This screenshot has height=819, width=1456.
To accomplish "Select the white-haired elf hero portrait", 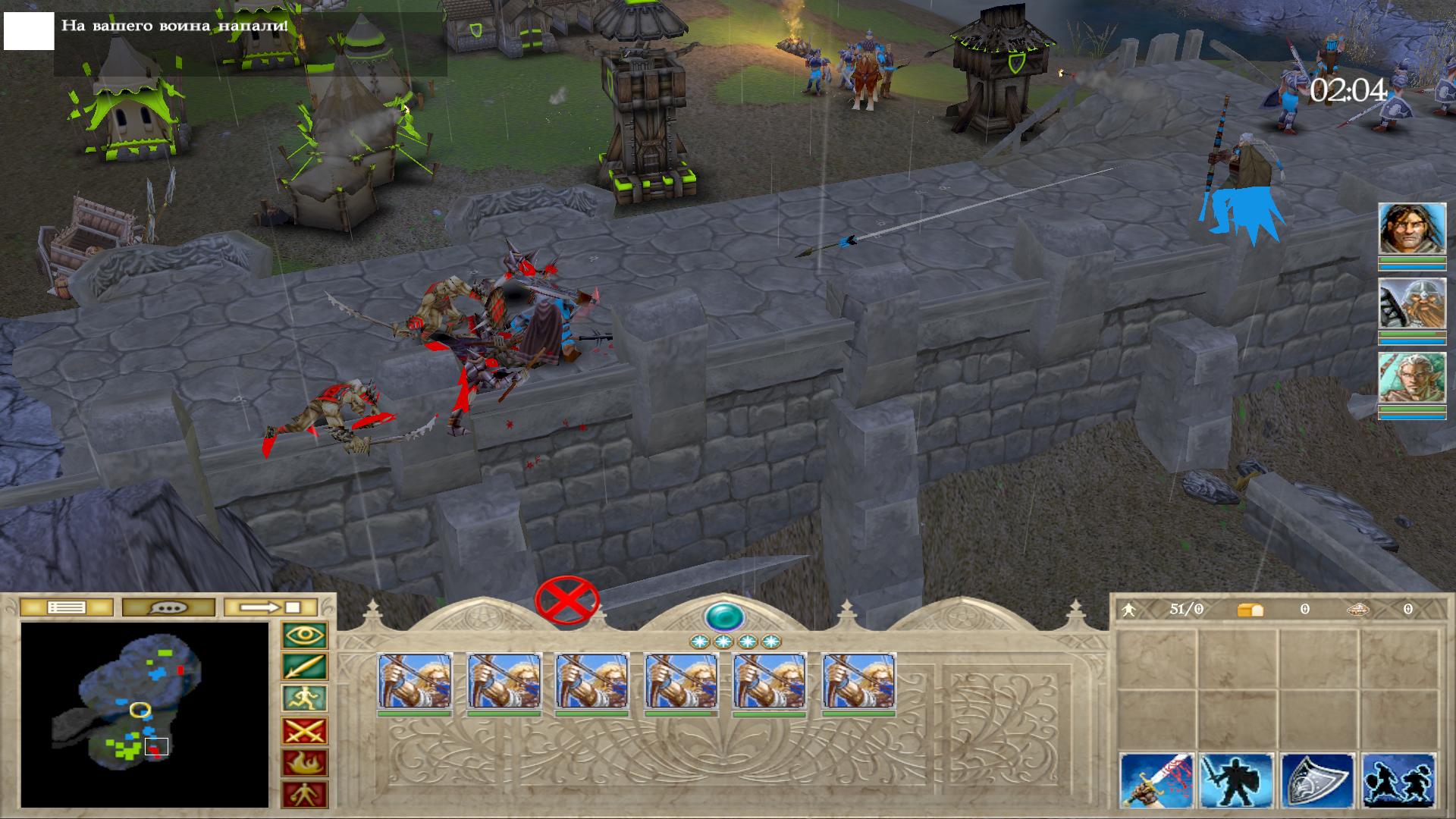I will coord(1411,378).
